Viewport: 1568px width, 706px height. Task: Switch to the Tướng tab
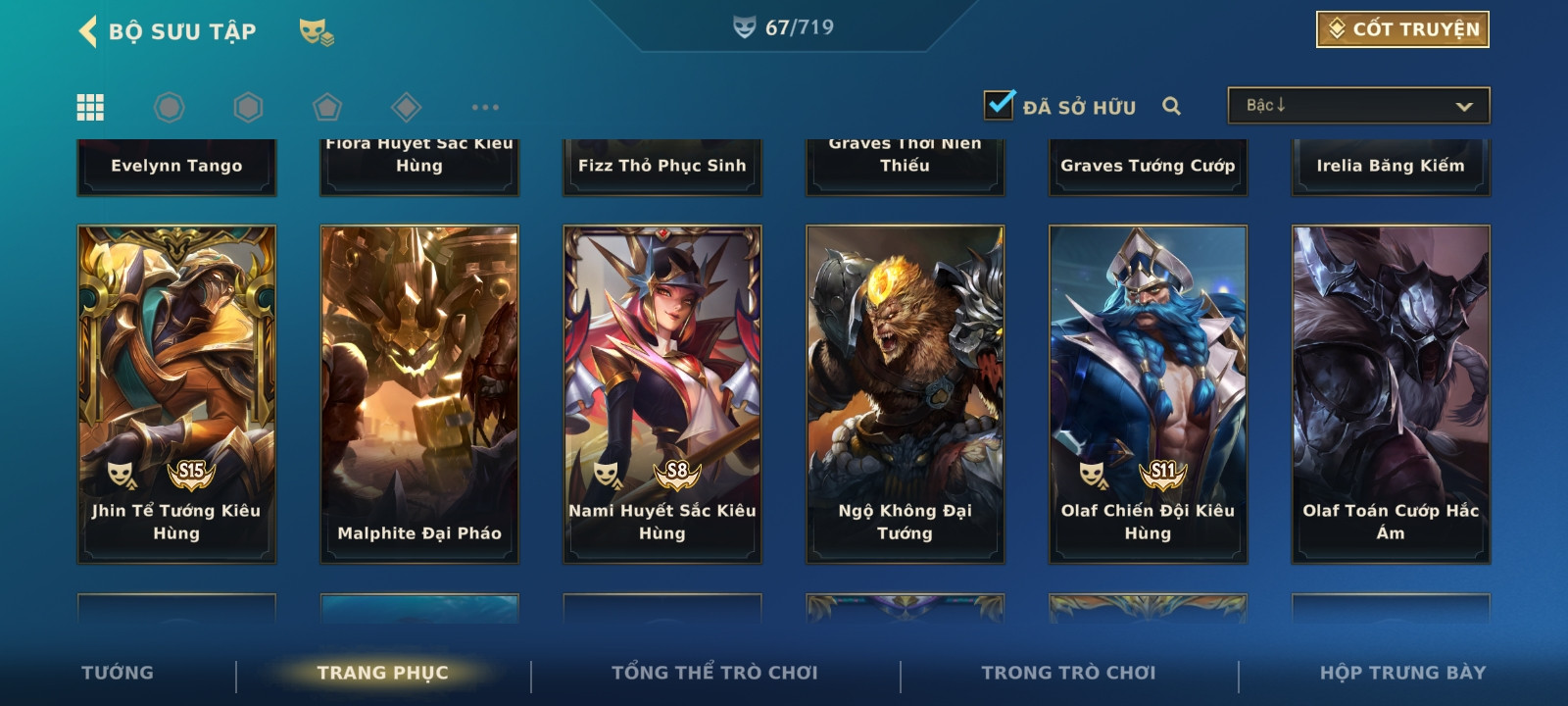(x=118, y=673)
